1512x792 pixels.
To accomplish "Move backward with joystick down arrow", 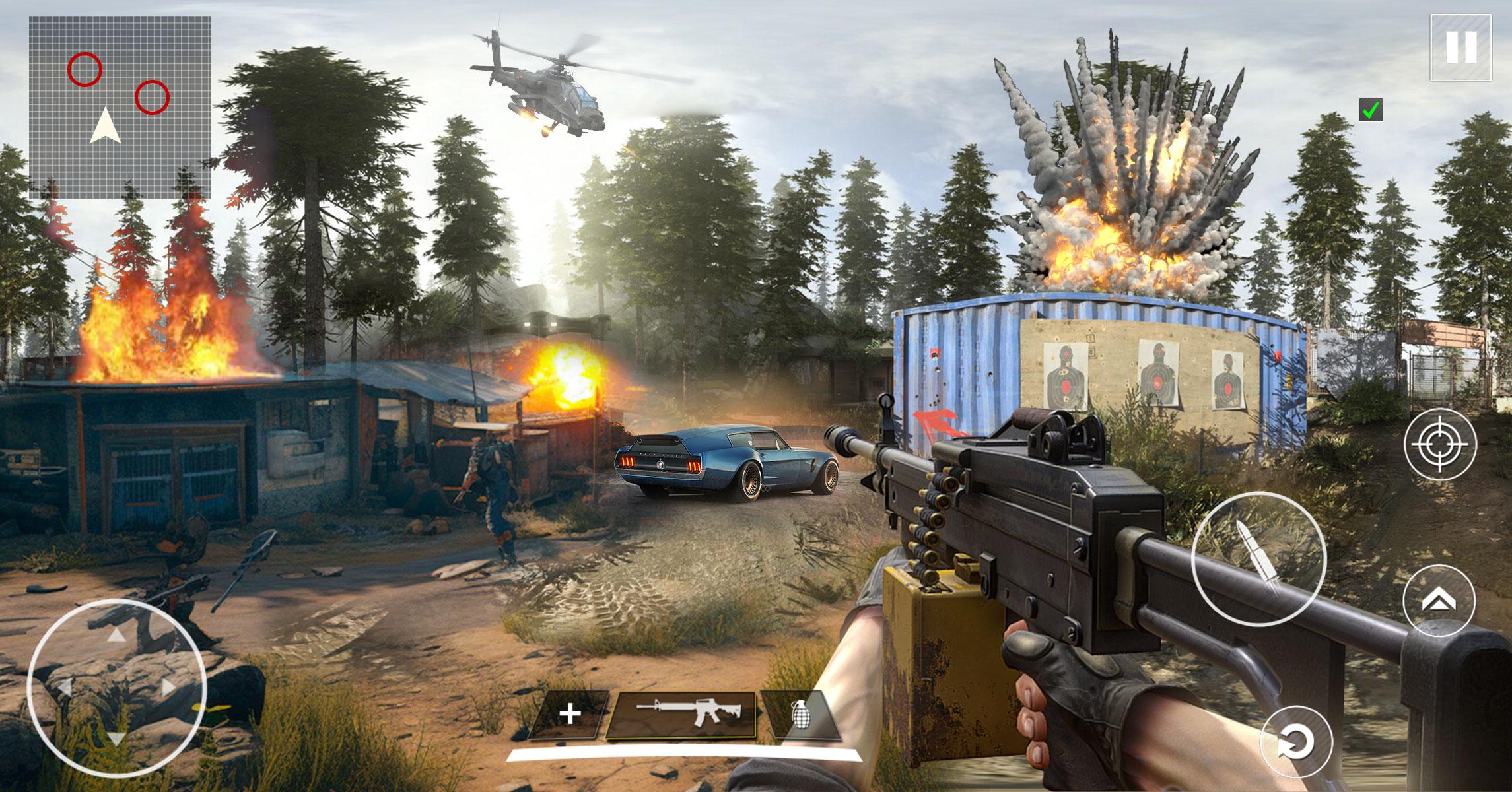I will click(x=116, y=739).
